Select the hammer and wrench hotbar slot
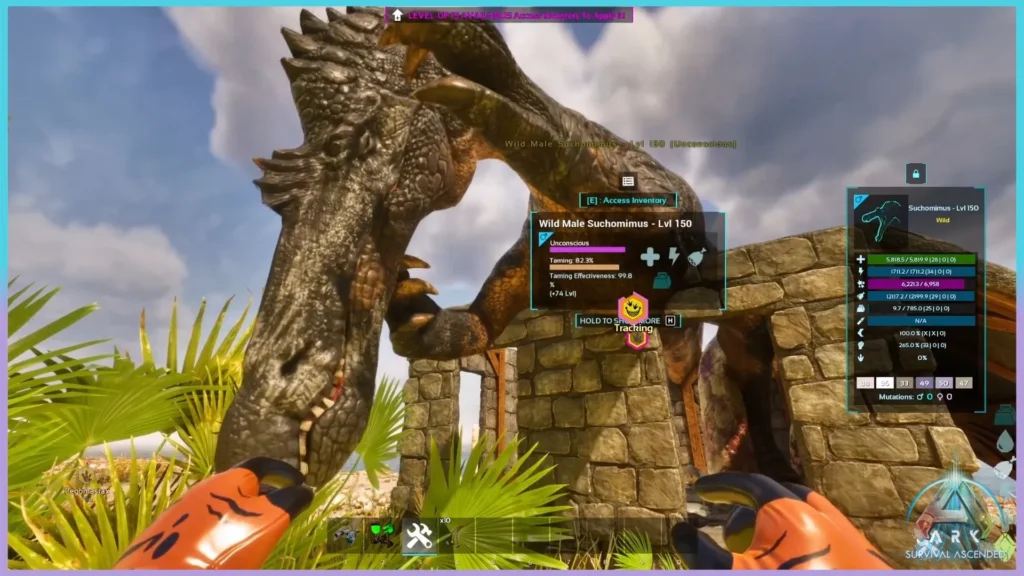This screenshot has height=576, width=1024. pos(419,537)
